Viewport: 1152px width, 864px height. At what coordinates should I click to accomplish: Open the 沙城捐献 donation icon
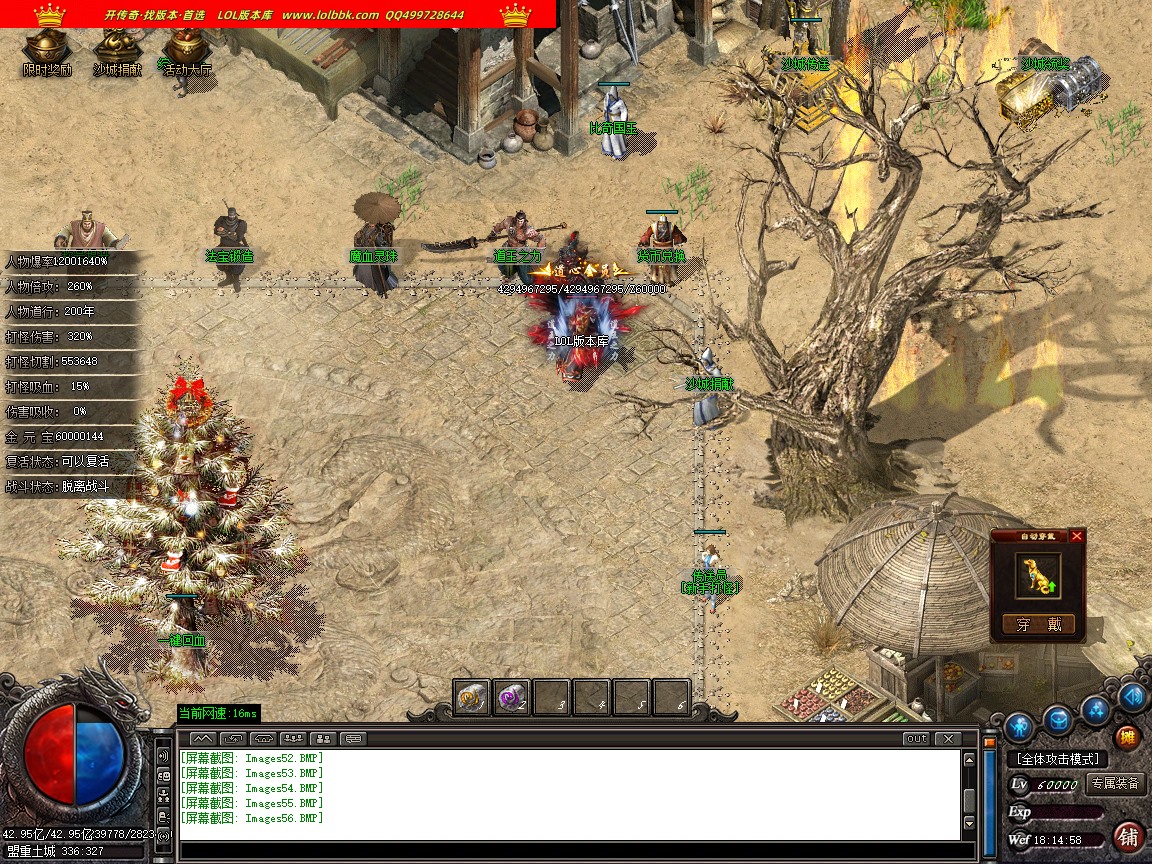tap(117, 48)
